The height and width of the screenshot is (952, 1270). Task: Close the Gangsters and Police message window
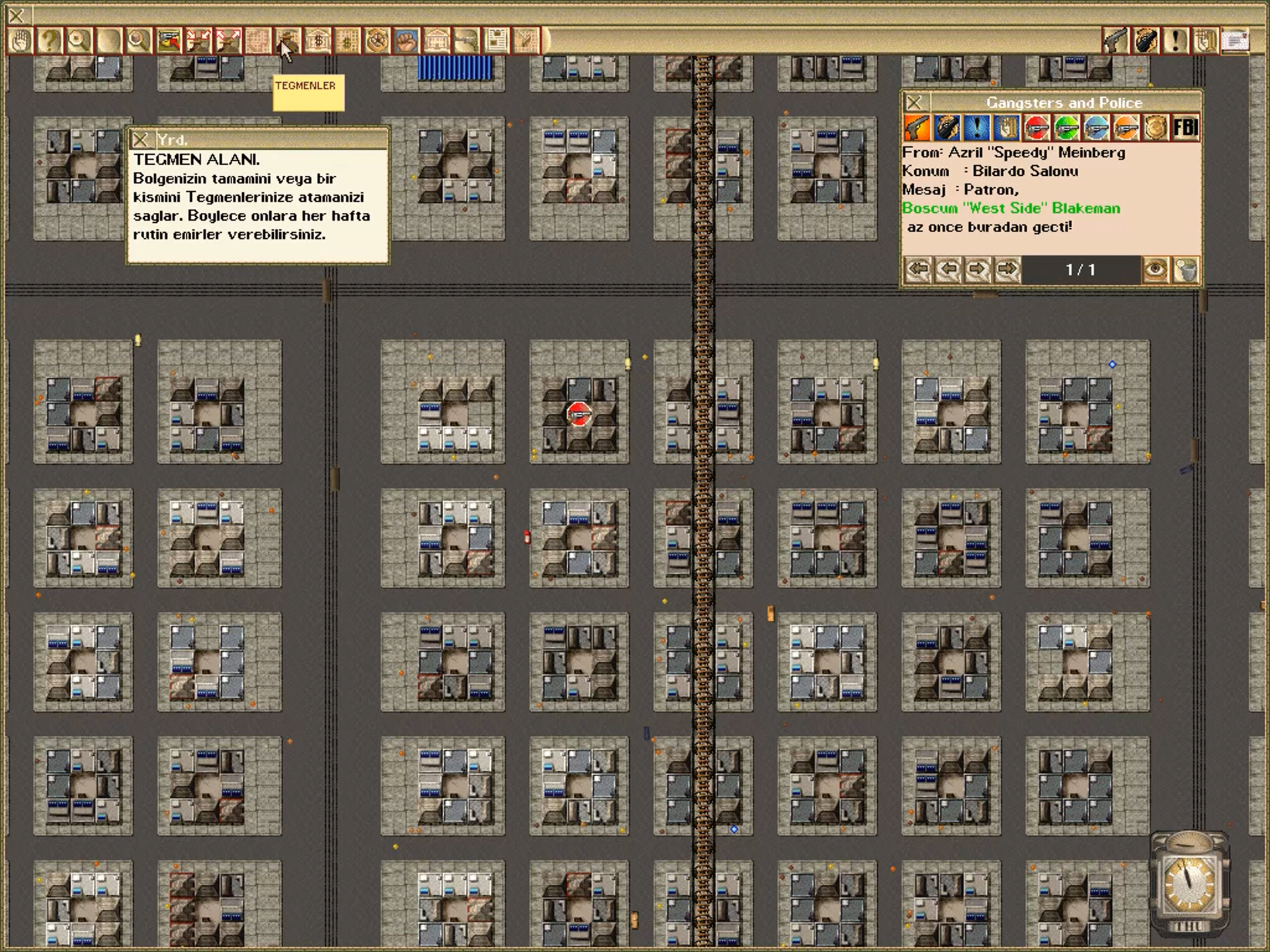(x=915, y=102)
